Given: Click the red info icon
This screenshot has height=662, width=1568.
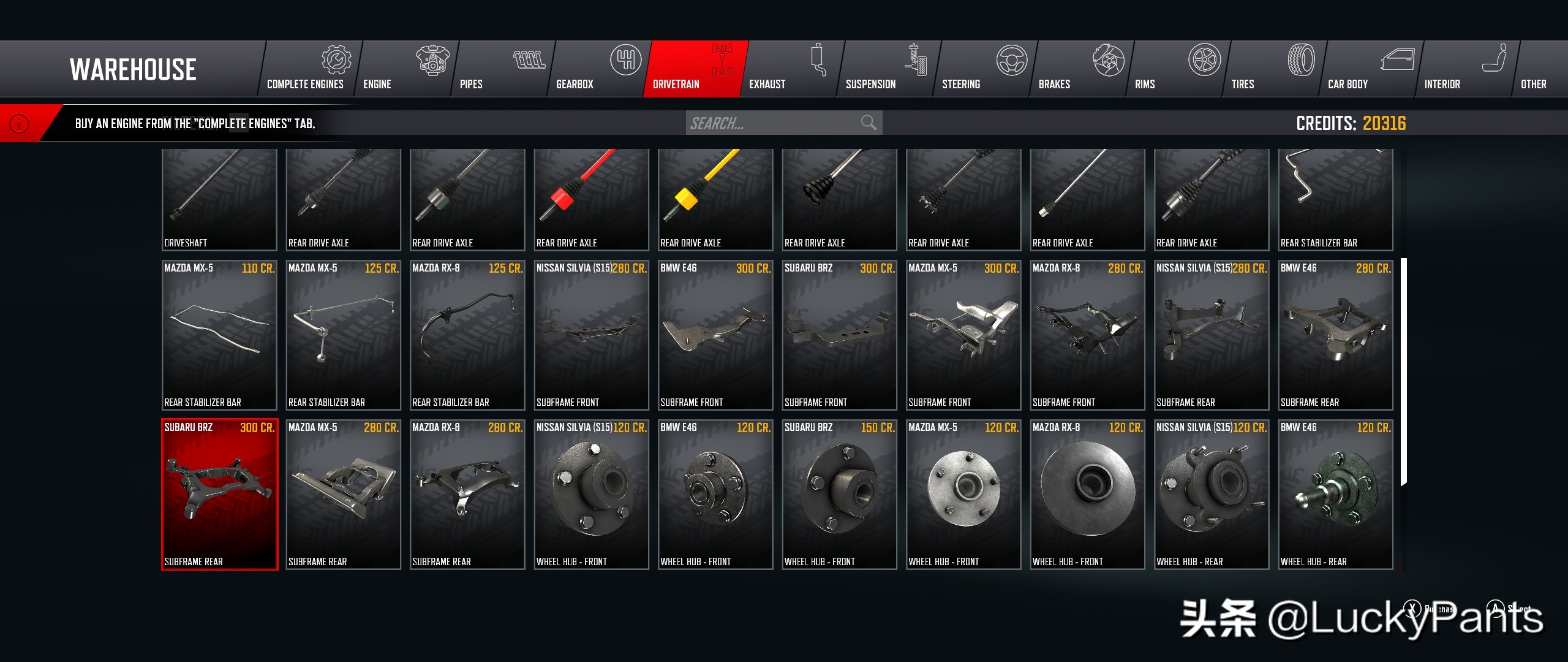Looking at the screenshot, I should coord(20,124).
